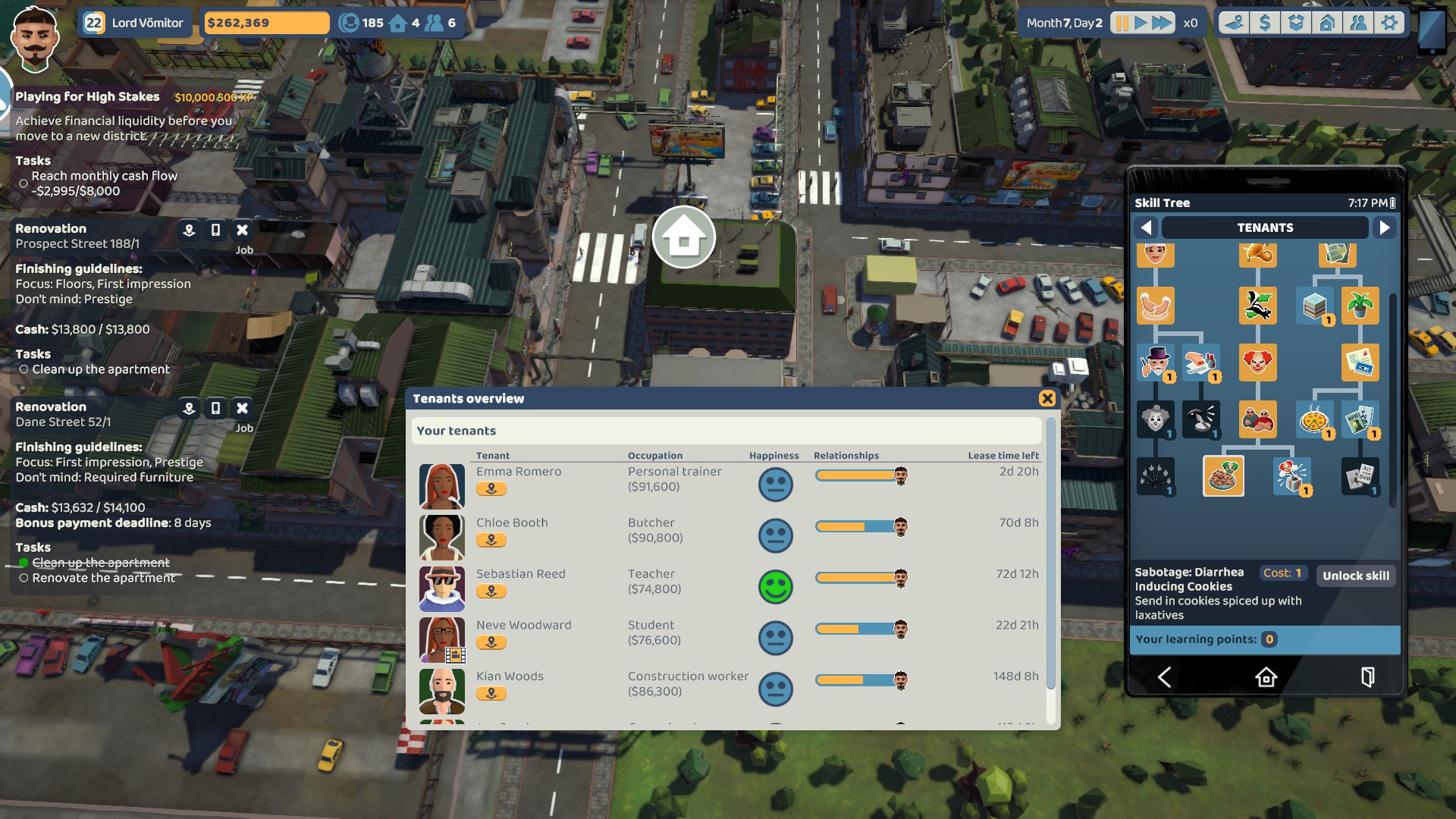Tap the phone's home button

click(1266, 677)
